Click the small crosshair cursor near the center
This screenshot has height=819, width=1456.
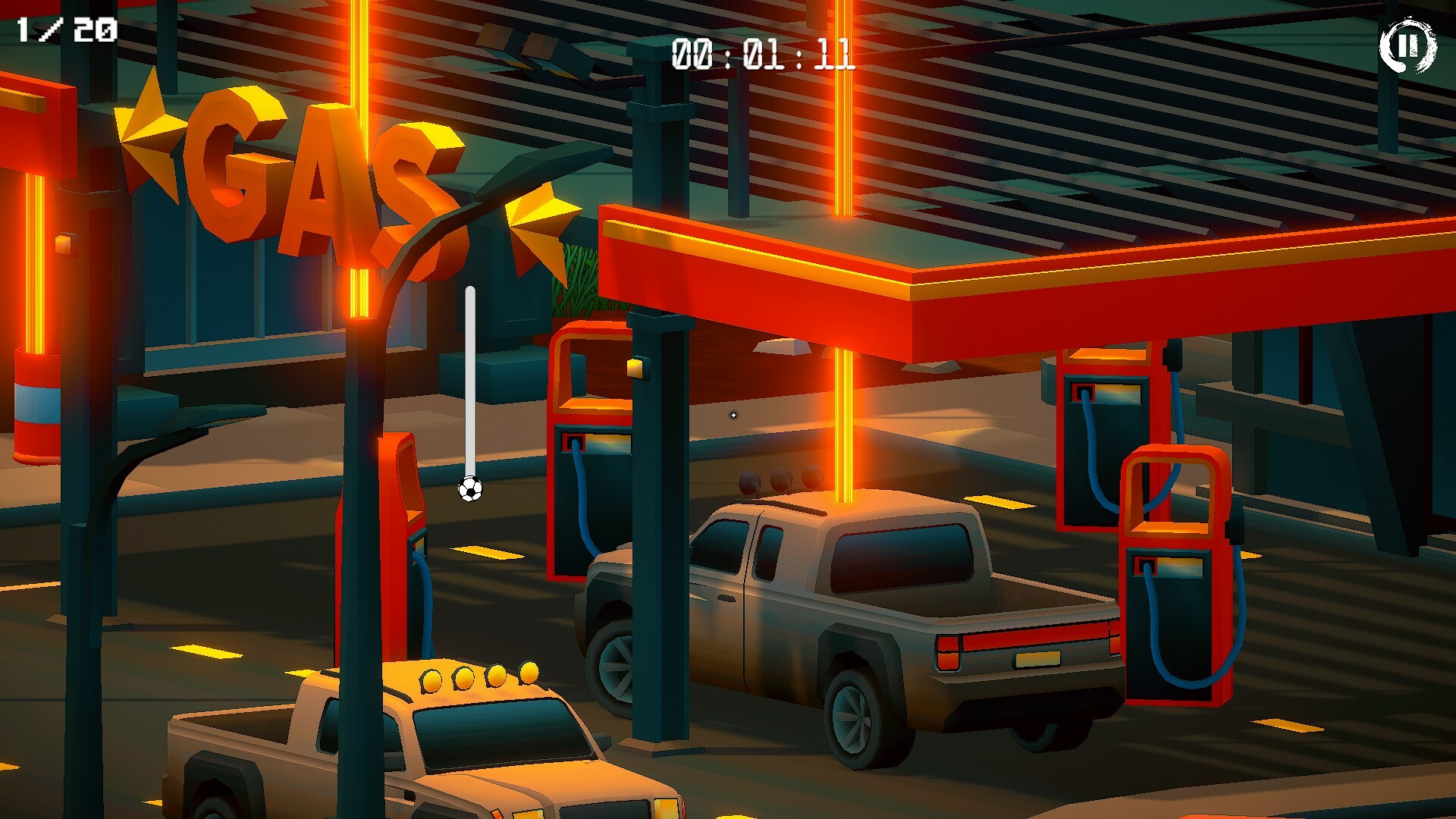point(732,413)
